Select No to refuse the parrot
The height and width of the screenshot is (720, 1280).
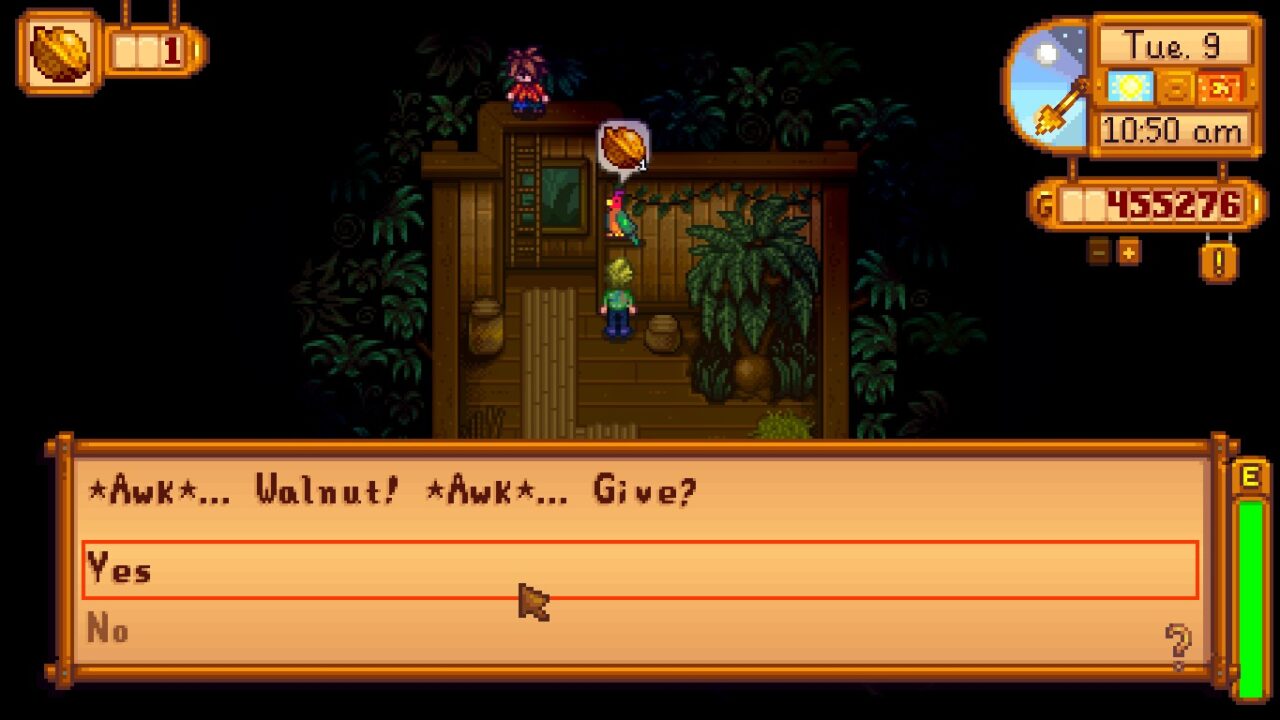point(109,630)
